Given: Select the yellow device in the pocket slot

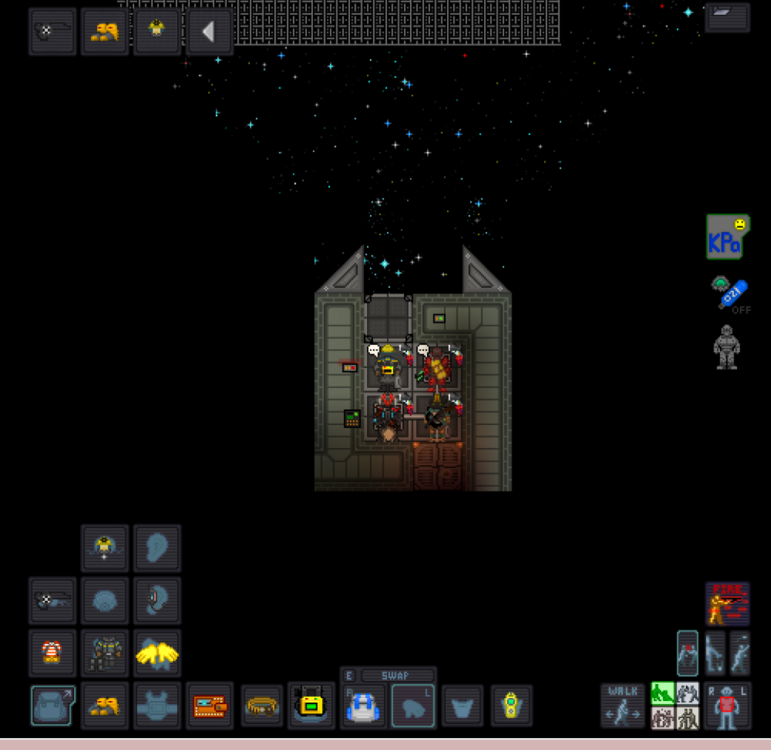Looking at the screenshot, I should tap(511, 706).
